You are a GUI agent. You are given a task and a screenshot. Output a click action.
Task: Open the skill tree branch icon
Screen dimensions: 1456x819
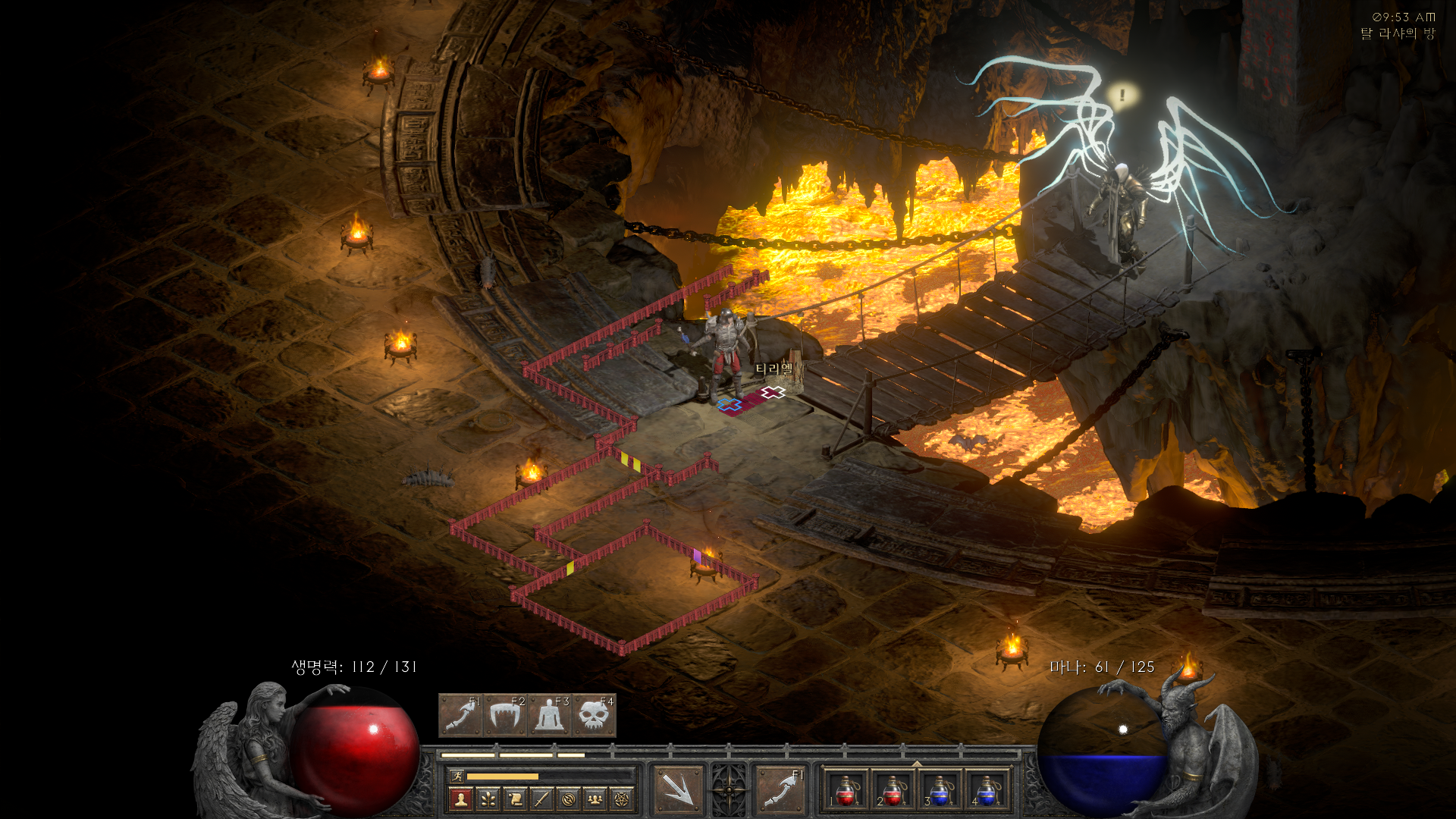pyautogui.click(x=488, y=799)
